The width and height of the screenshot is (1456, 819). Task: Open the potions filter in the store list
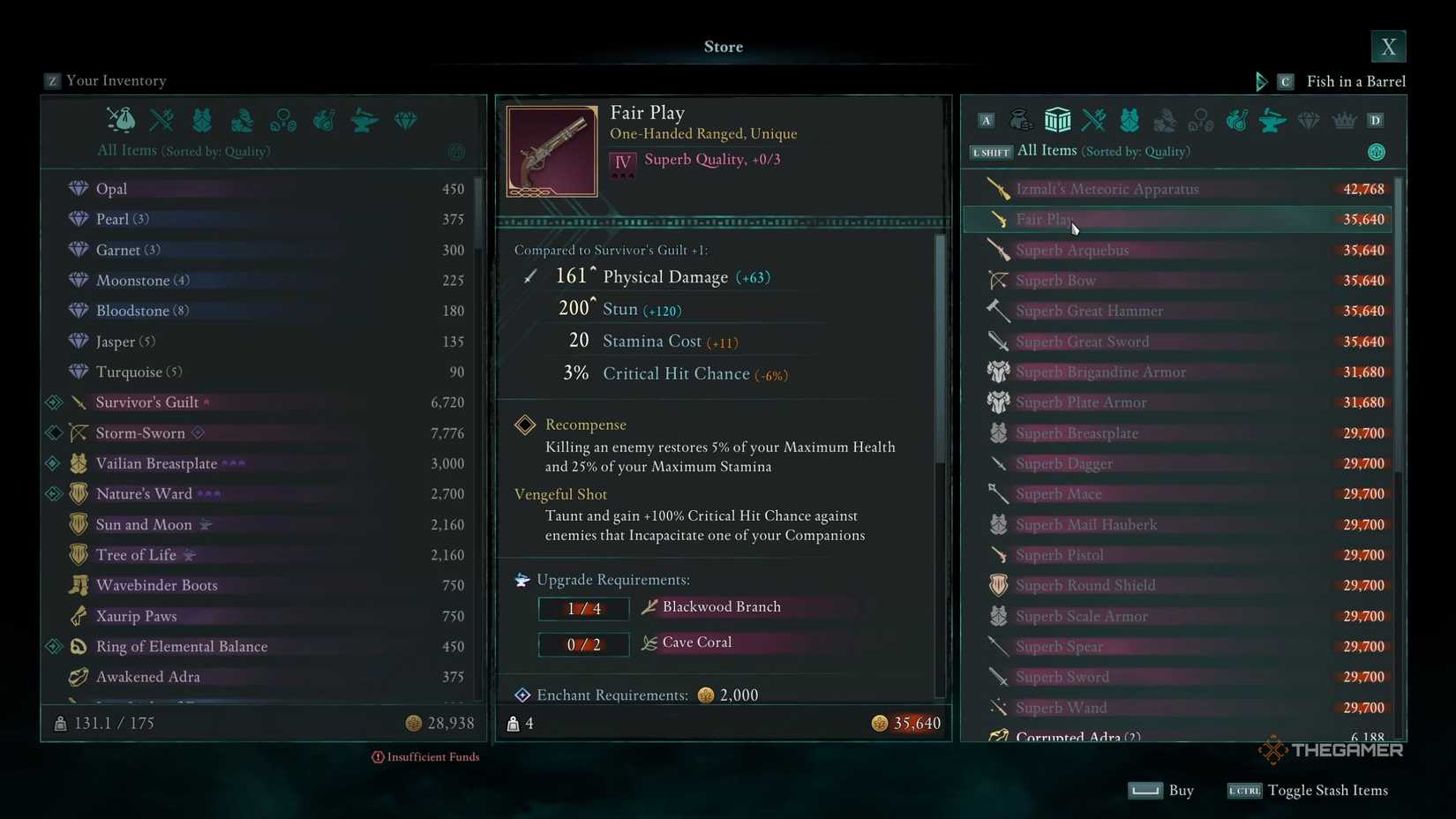[x=1236, y=120]
